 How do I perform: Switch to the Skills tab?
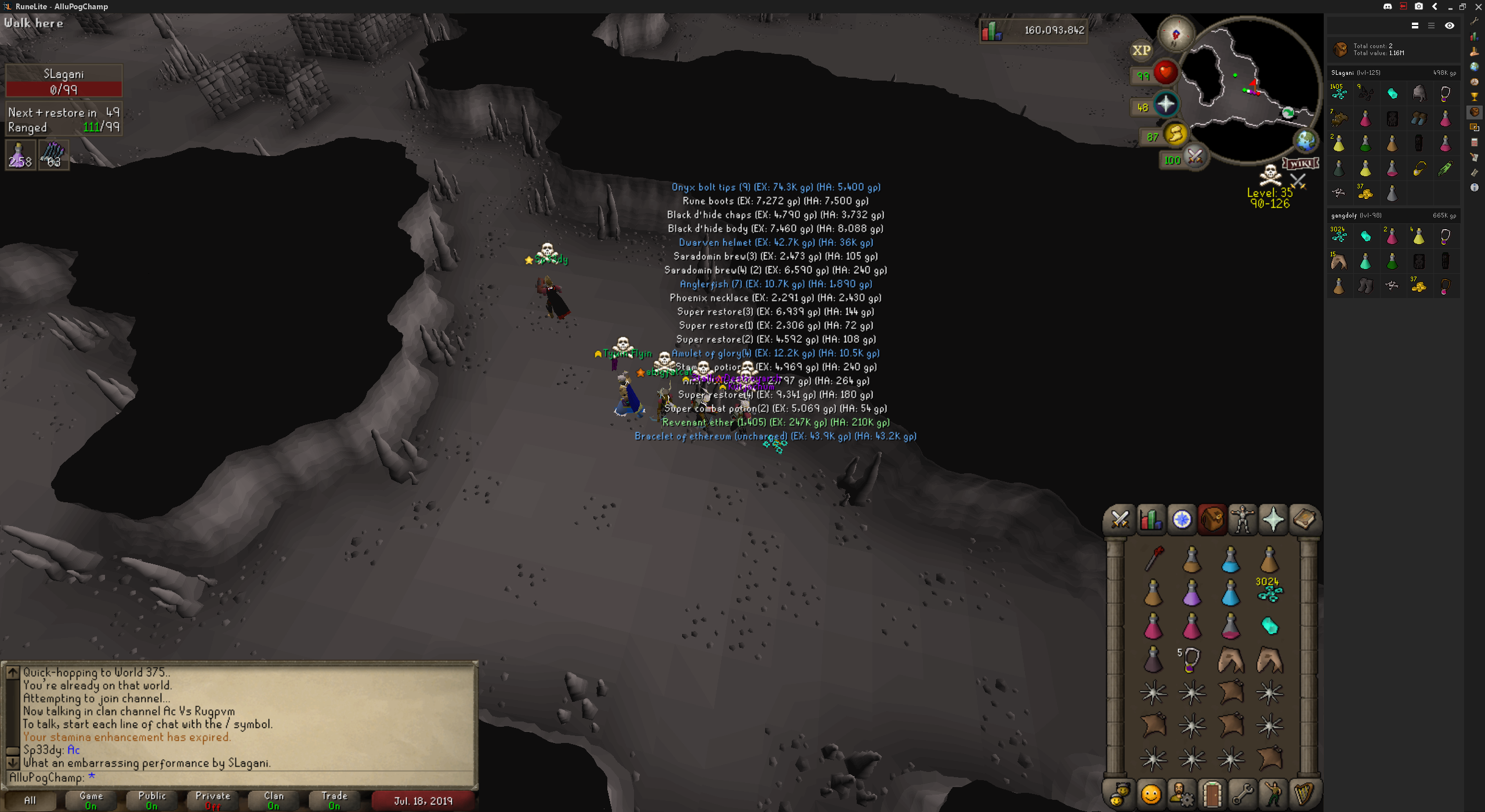tap(1150, 519)
